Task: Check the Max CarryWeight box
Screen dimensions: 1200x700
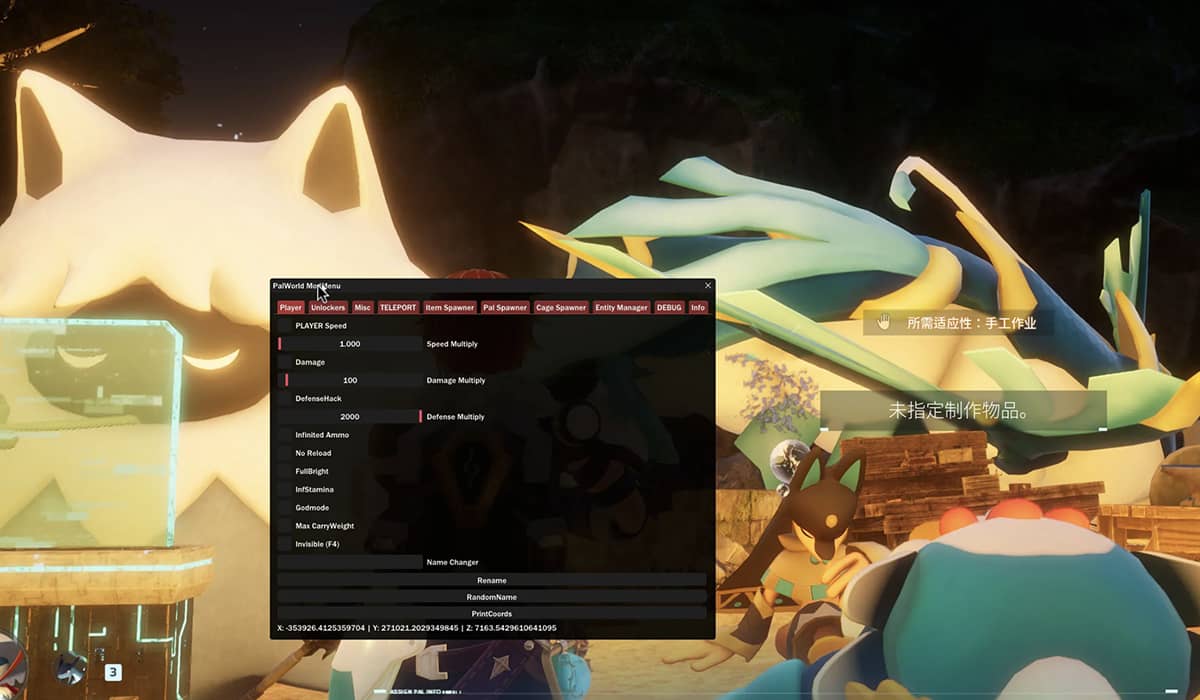Action: (x=285, y=526)
